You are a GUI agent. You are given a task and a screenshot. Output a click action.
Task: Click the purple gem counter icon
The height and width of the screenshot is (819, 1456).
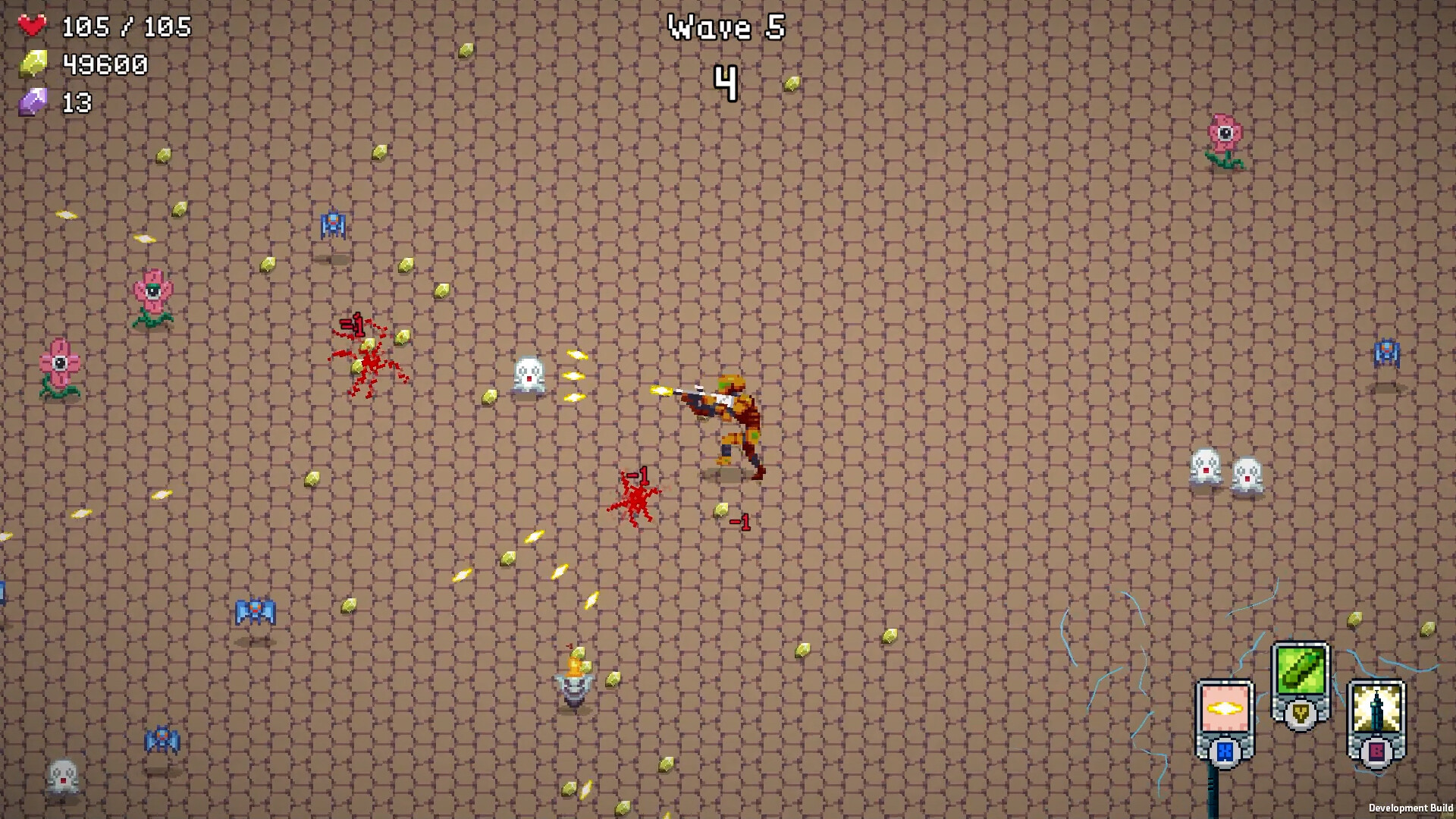click(x=33, y=101)
